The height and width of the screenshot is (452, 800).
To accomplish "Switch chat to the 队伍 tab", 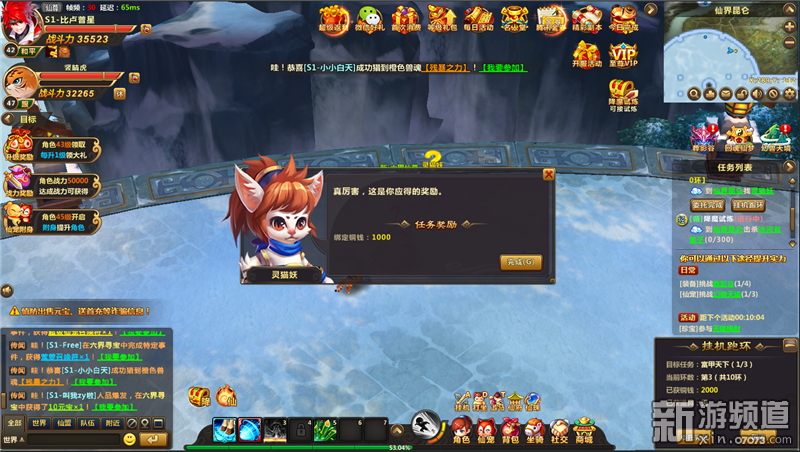I will pyautogui.click(x=88, y=423).
